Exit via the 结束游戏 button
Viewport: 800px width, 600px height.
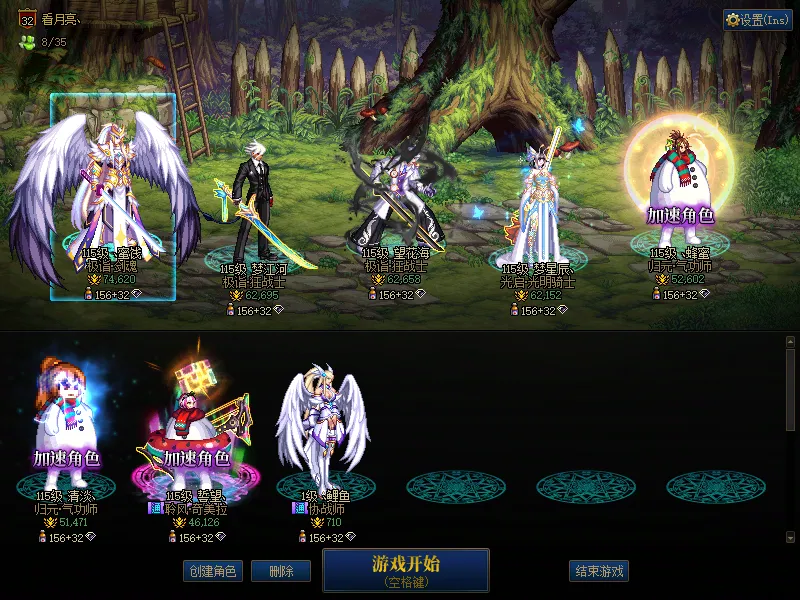pyautogui.click(x=599, y=571)
